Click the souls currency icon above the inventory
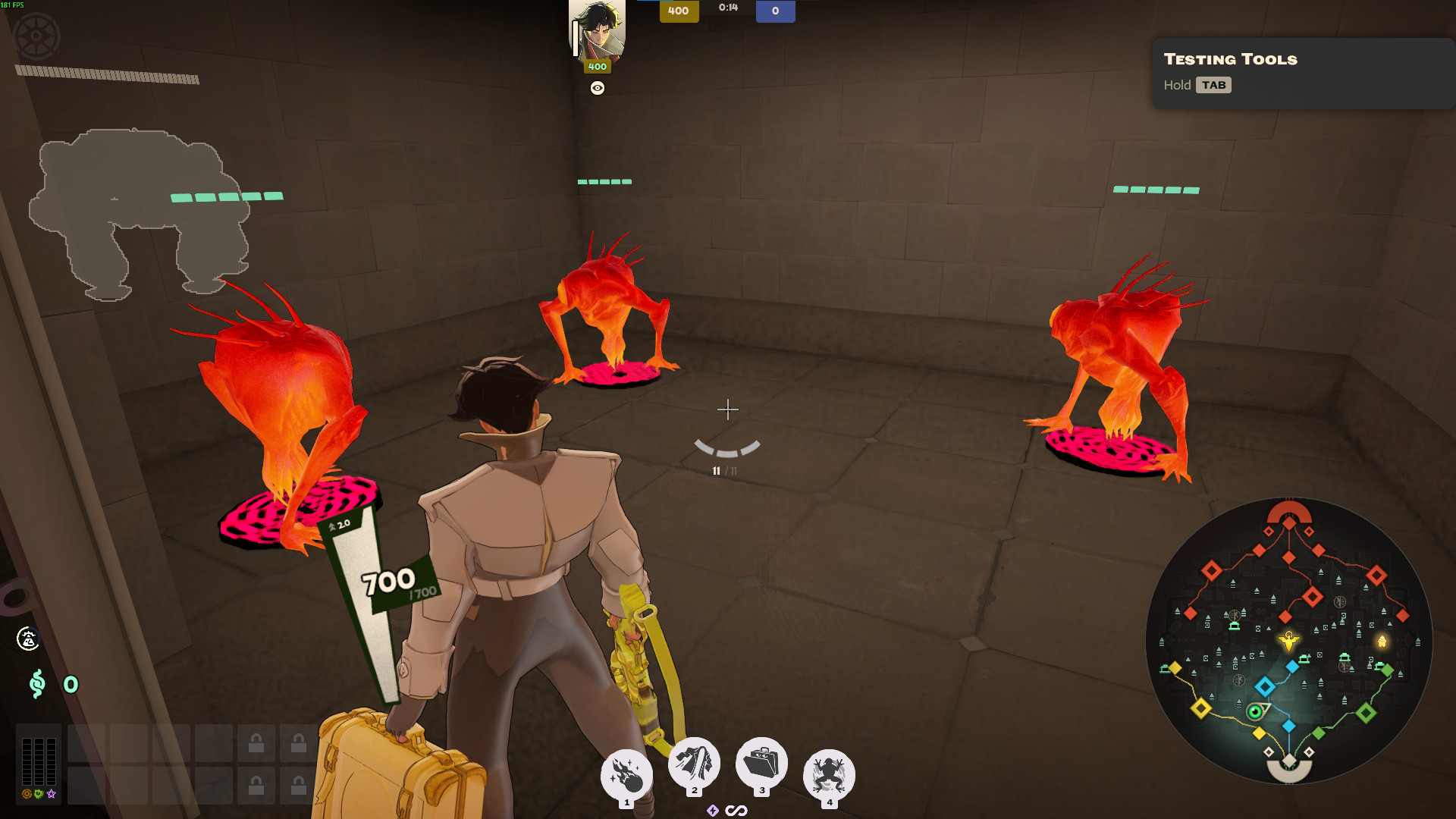1456x819 pixels. point(36,684)
